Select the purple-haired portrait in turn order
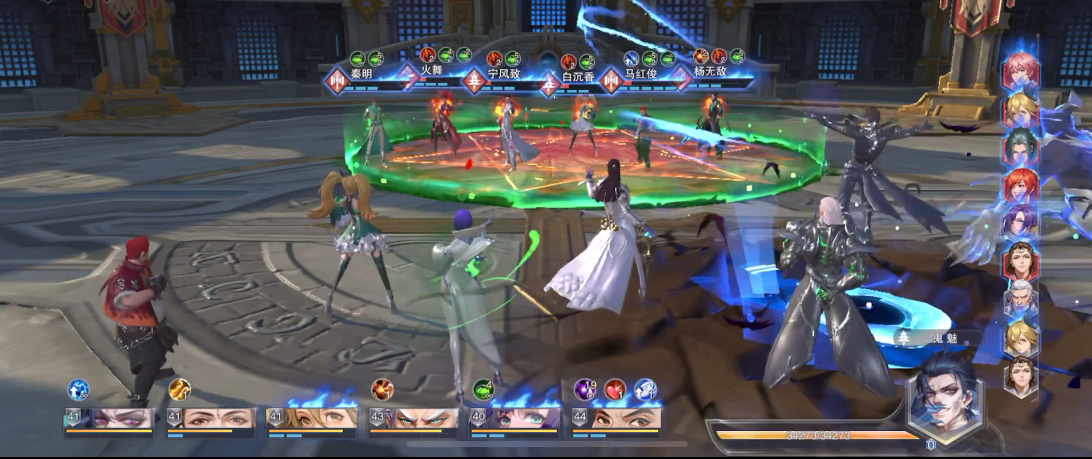Viewport: 1092px width, 459px height. pyautogui.click(x=1021, y=222)
